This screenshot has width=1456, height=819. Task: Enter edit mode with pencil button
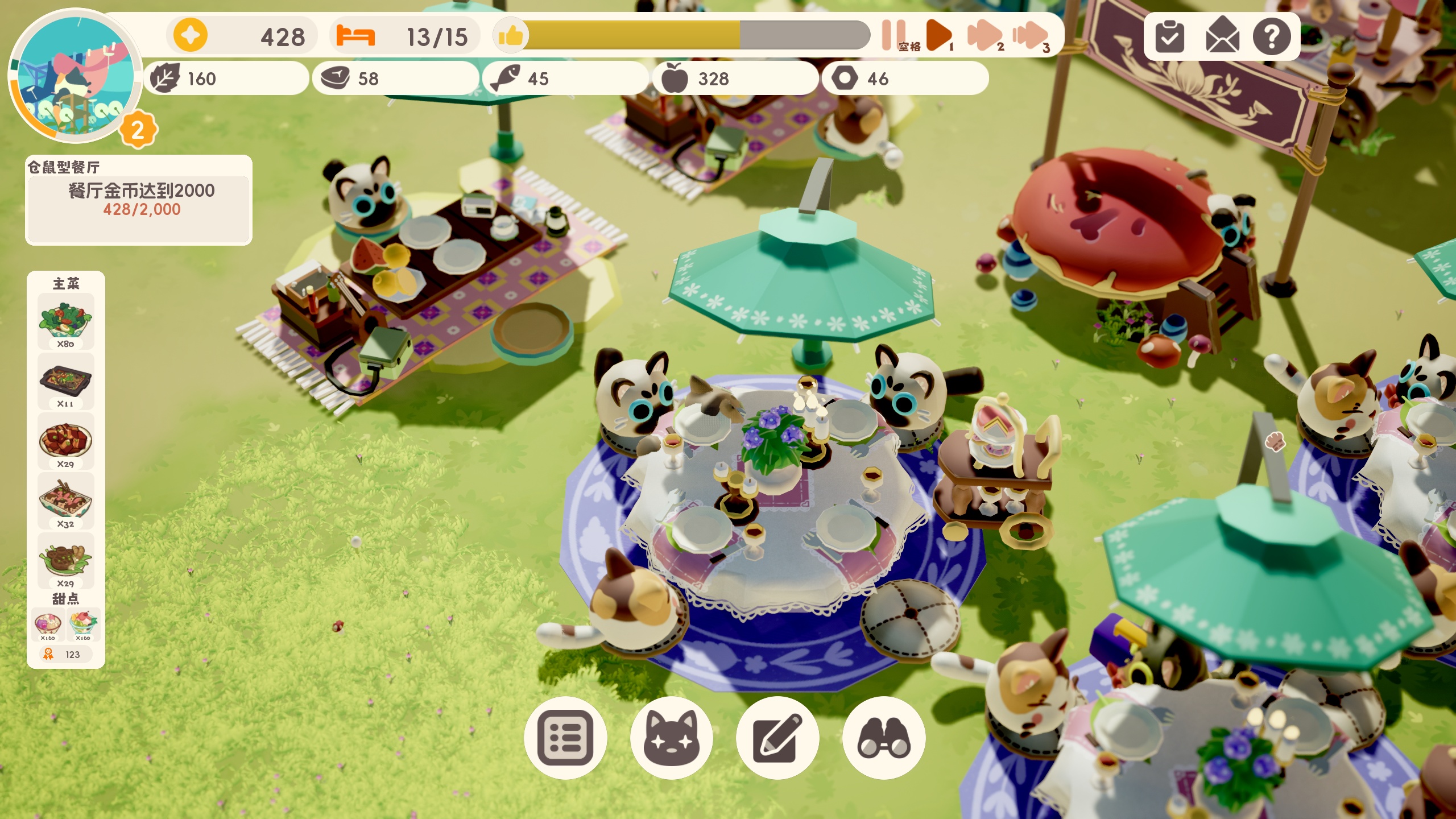click(777, 738)
